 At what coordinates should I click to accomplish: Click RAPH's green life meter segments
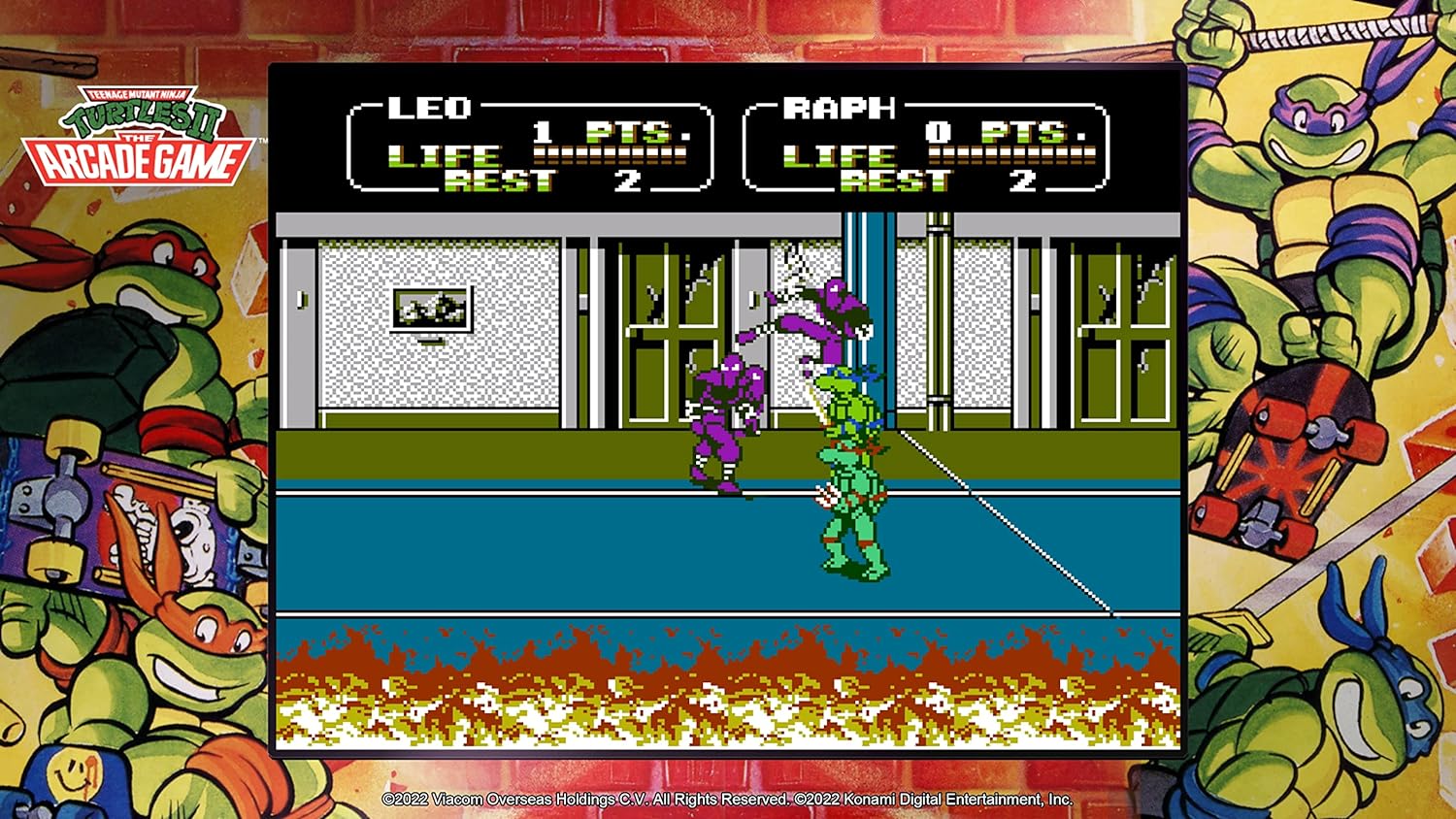tap(1009, 152)
